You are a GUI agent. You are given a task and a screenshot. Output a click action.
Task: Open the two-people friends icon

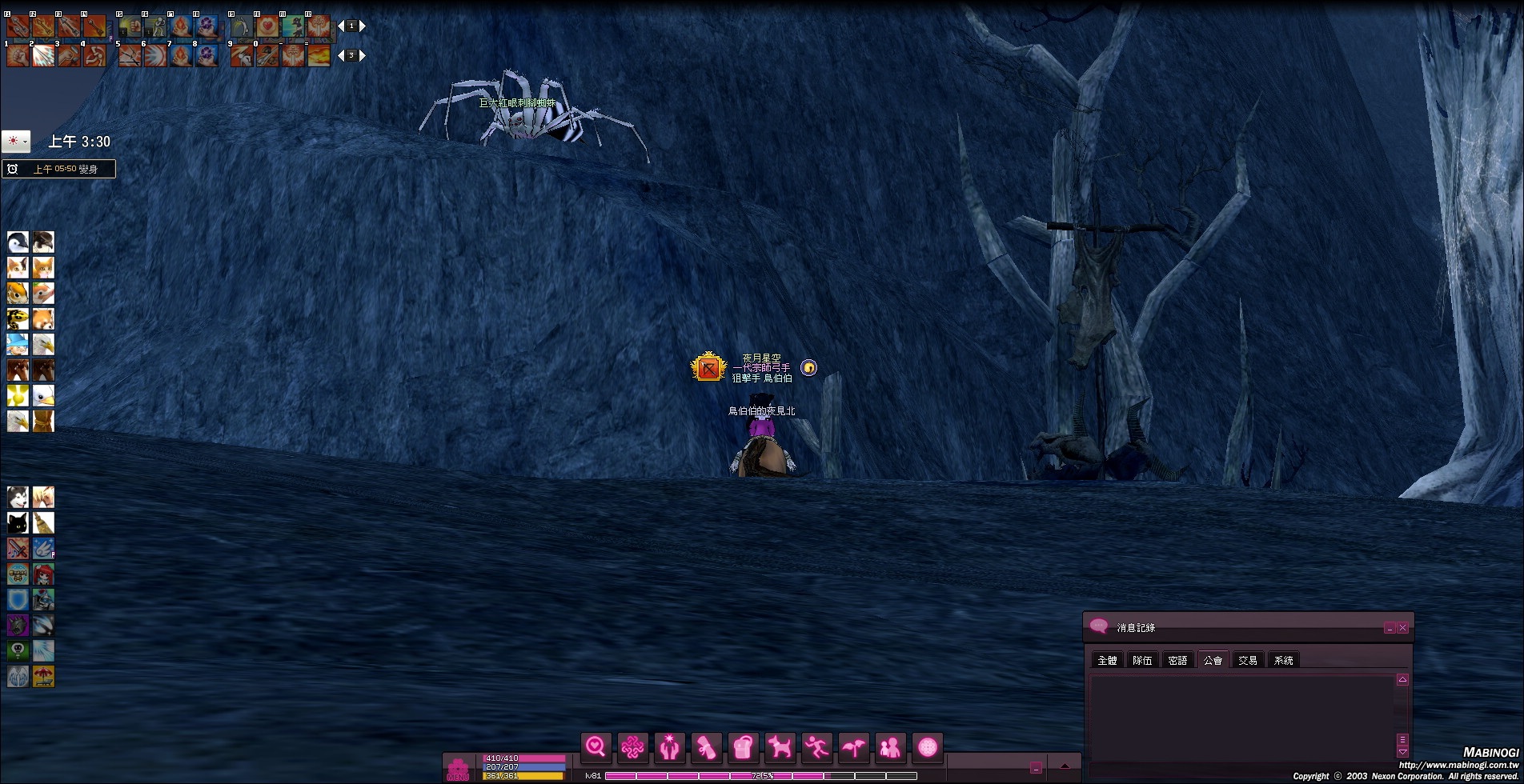890,747
